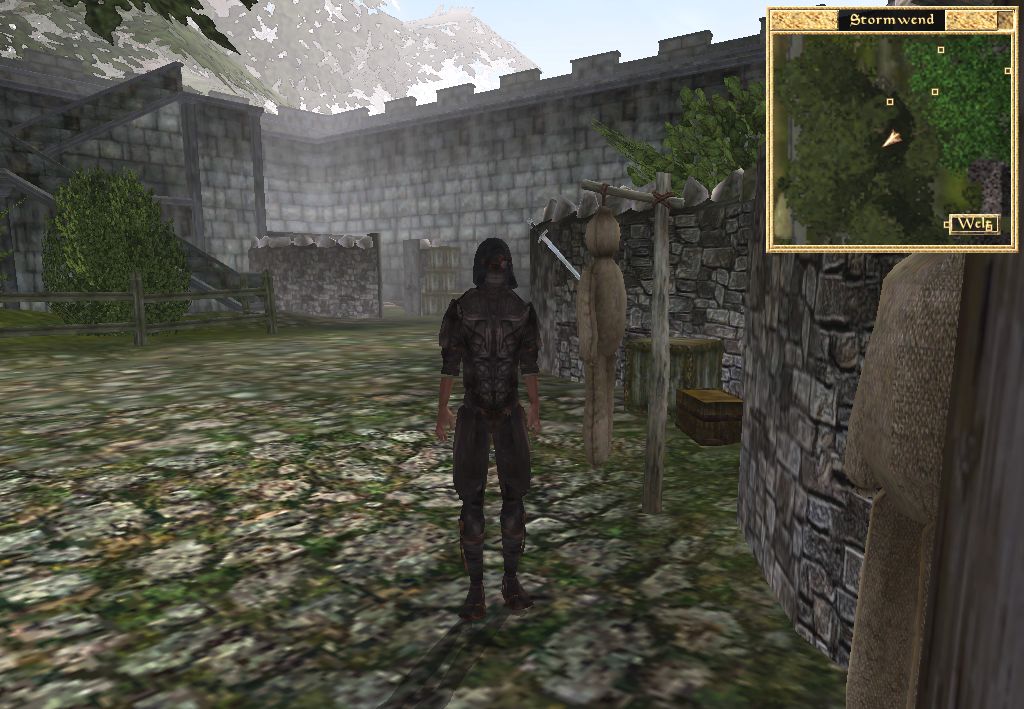
Task: Switch the map to the Welt view
Action: coord(973,224)
